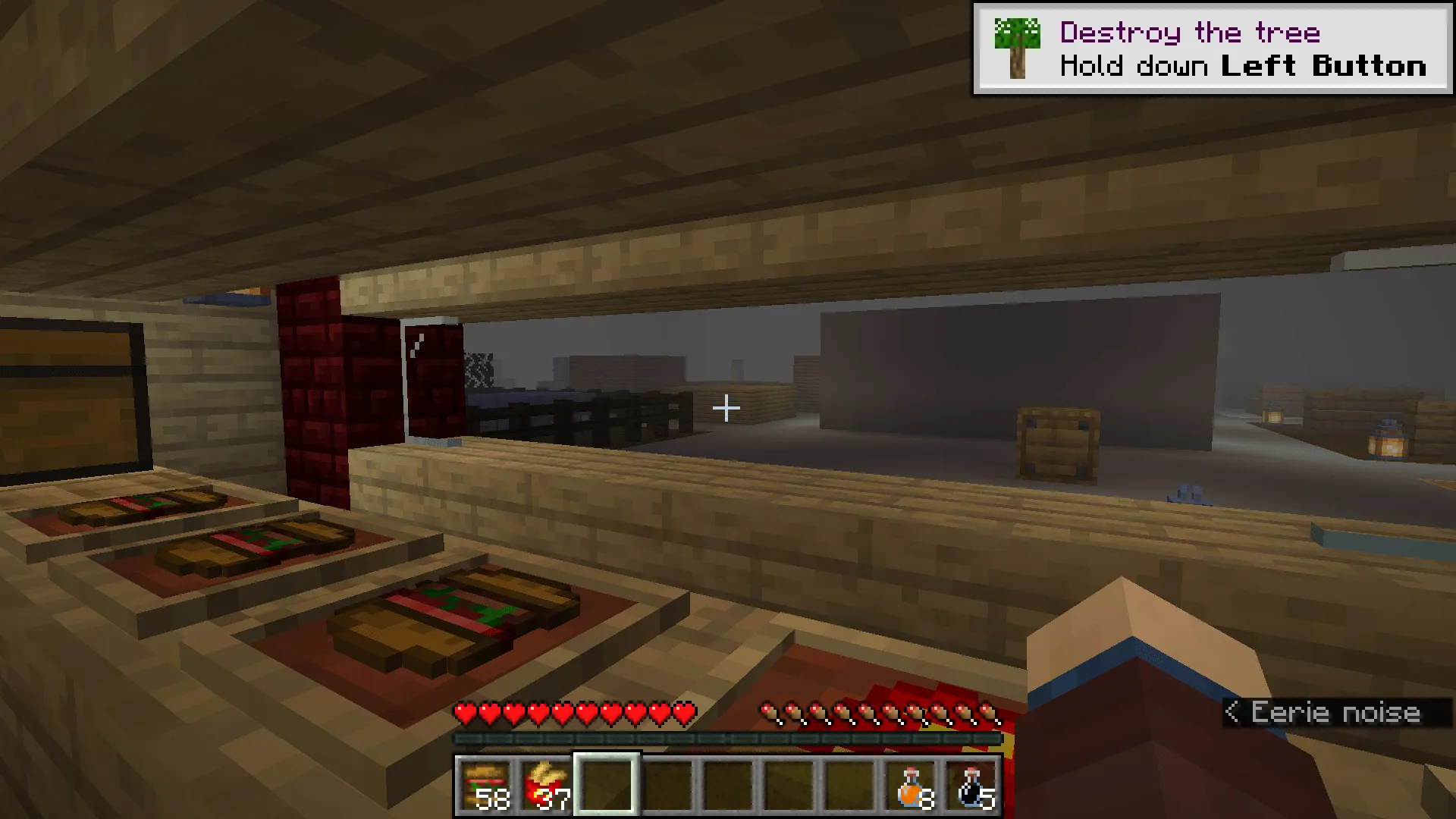Click the crosshair in screen center
The image size is (1456, 819).
tap(726, 408)
